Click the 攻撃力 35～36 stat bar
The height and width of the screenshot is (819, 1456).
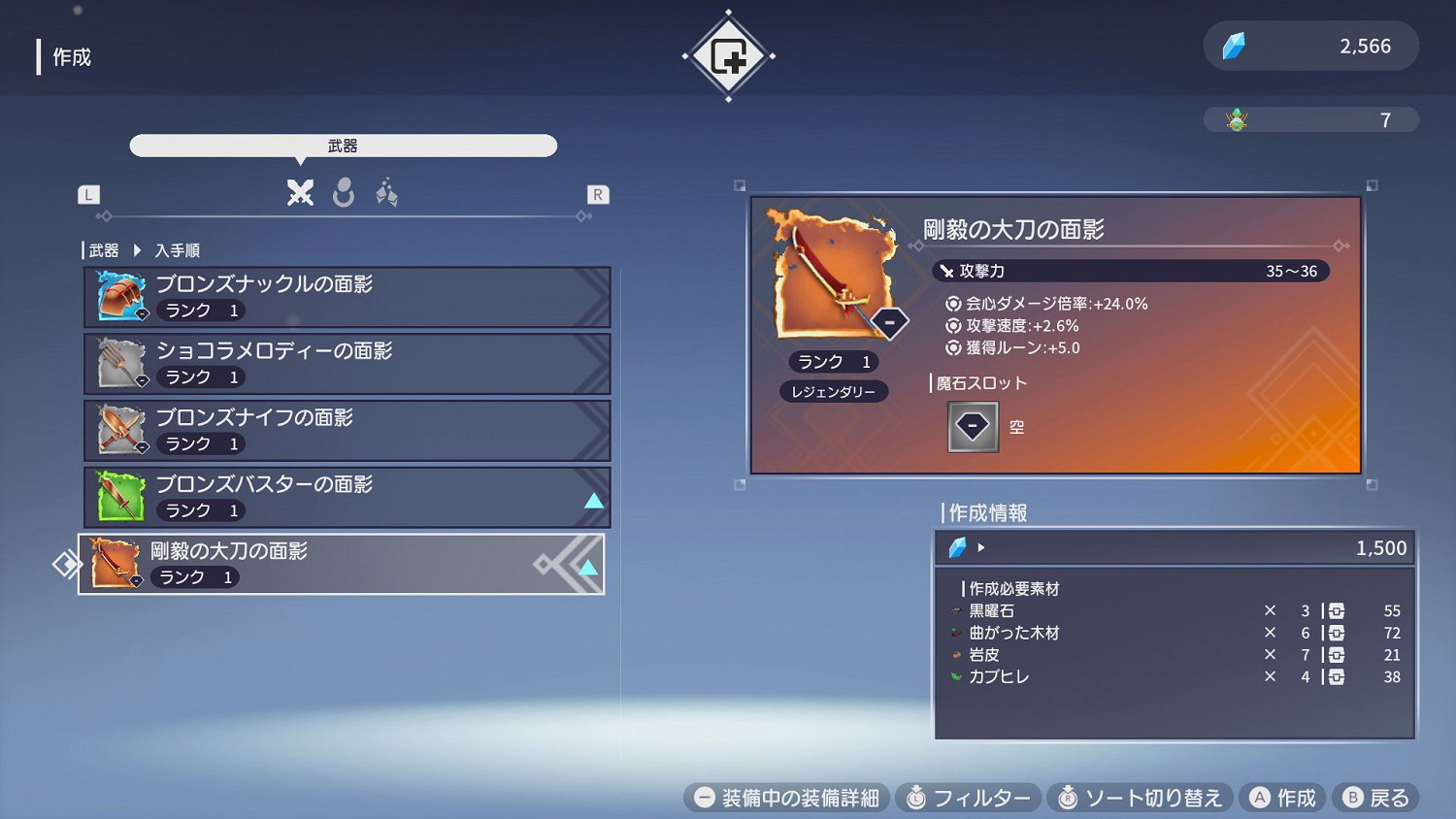pyautogui.click(x=1132, y=271)
